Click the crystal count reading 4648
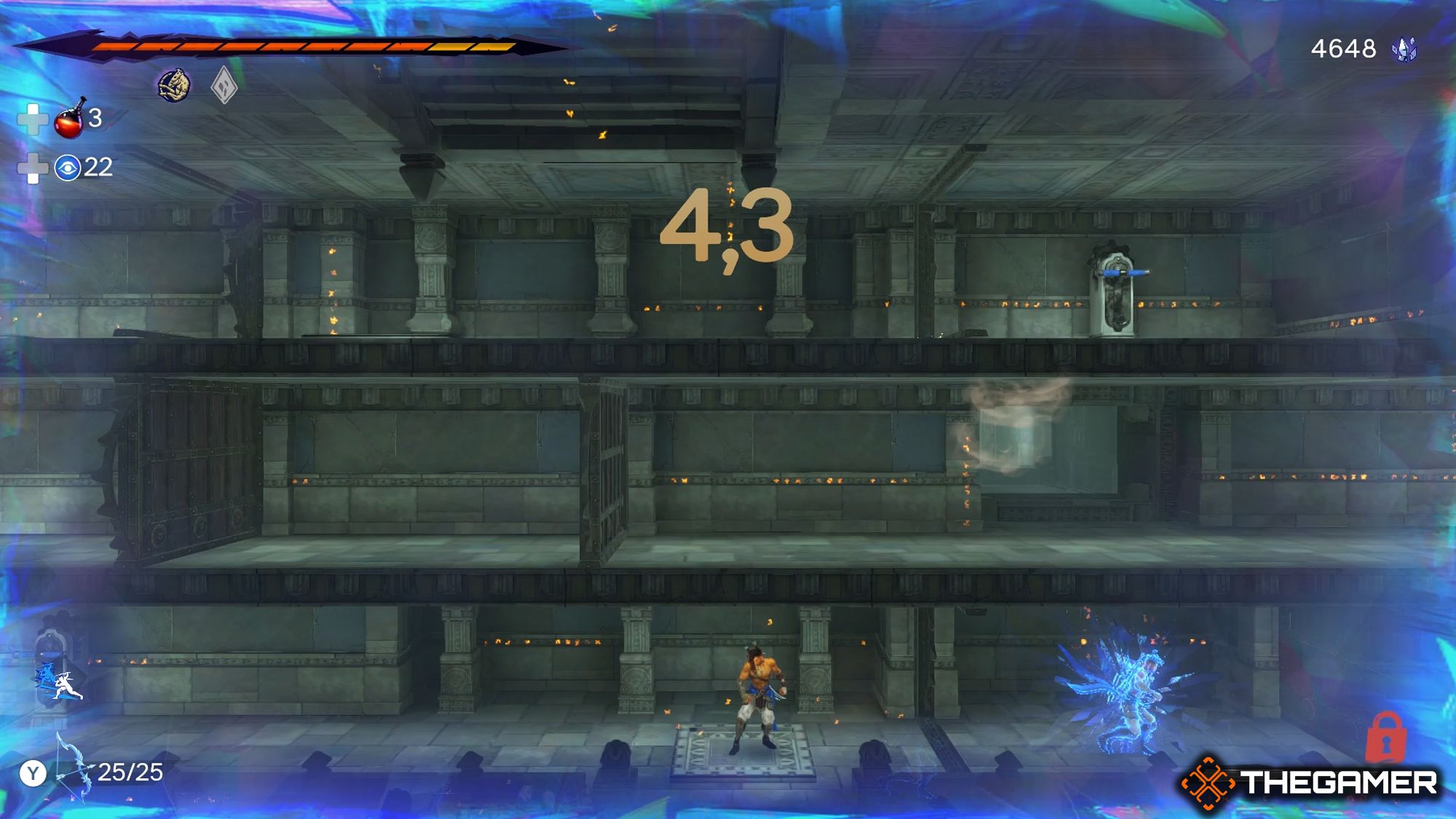Viewport: 1456px width, 819px height. pos(1342,50)
